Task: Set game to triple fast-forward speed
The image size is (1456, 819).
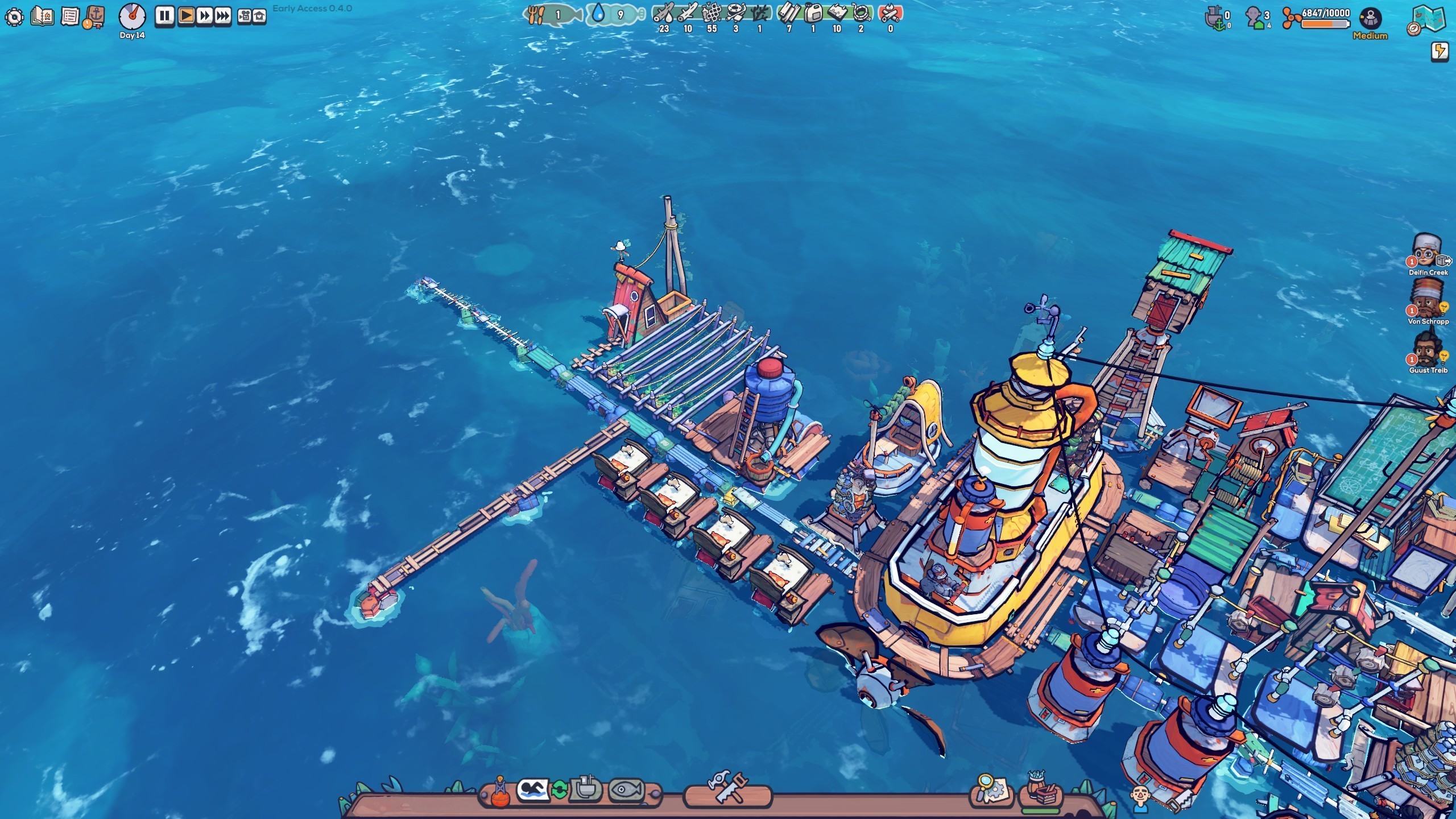Action: 222,16
